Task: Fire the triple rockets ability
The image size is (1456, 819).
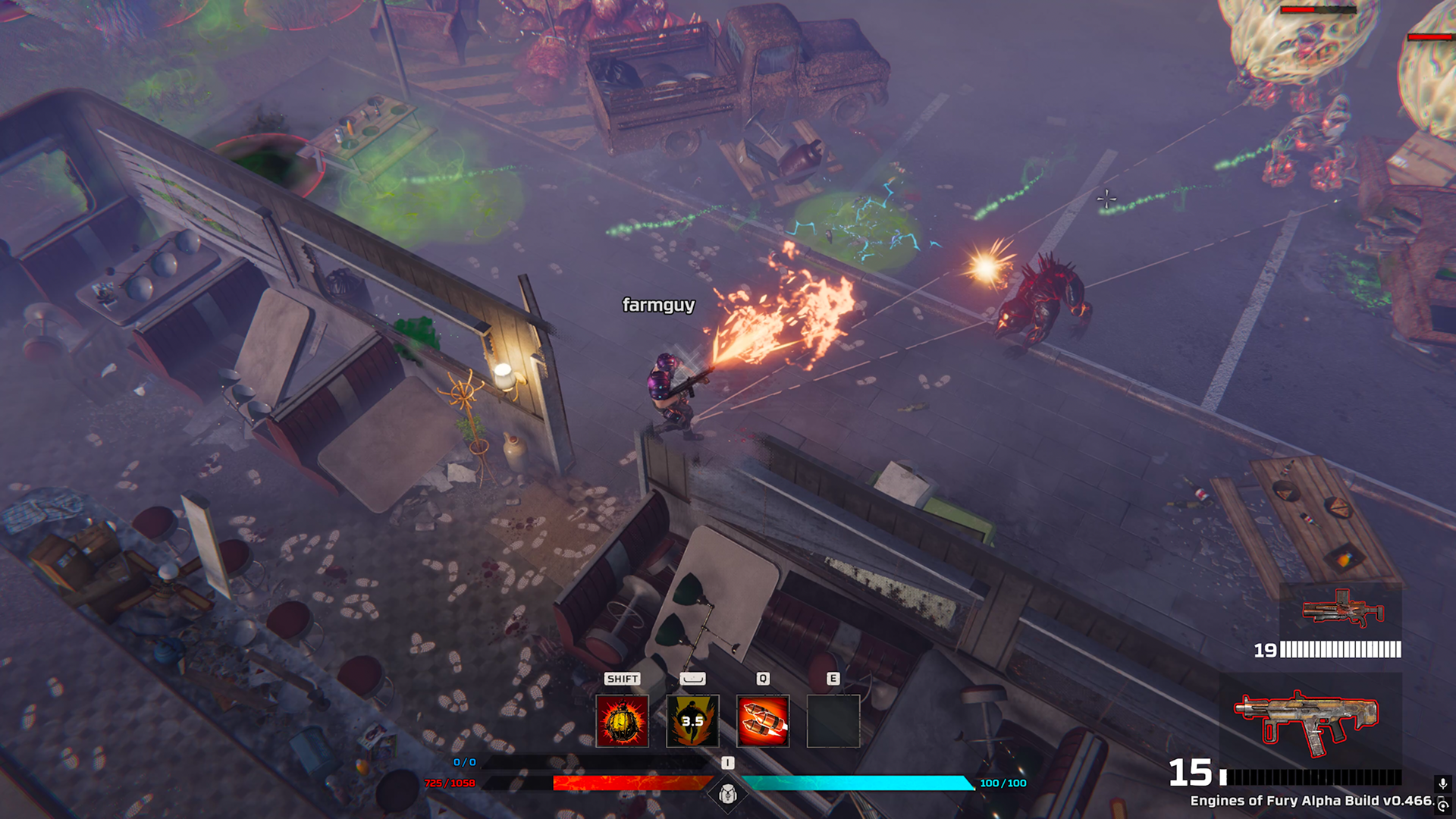Action: (x=763, y=721)
